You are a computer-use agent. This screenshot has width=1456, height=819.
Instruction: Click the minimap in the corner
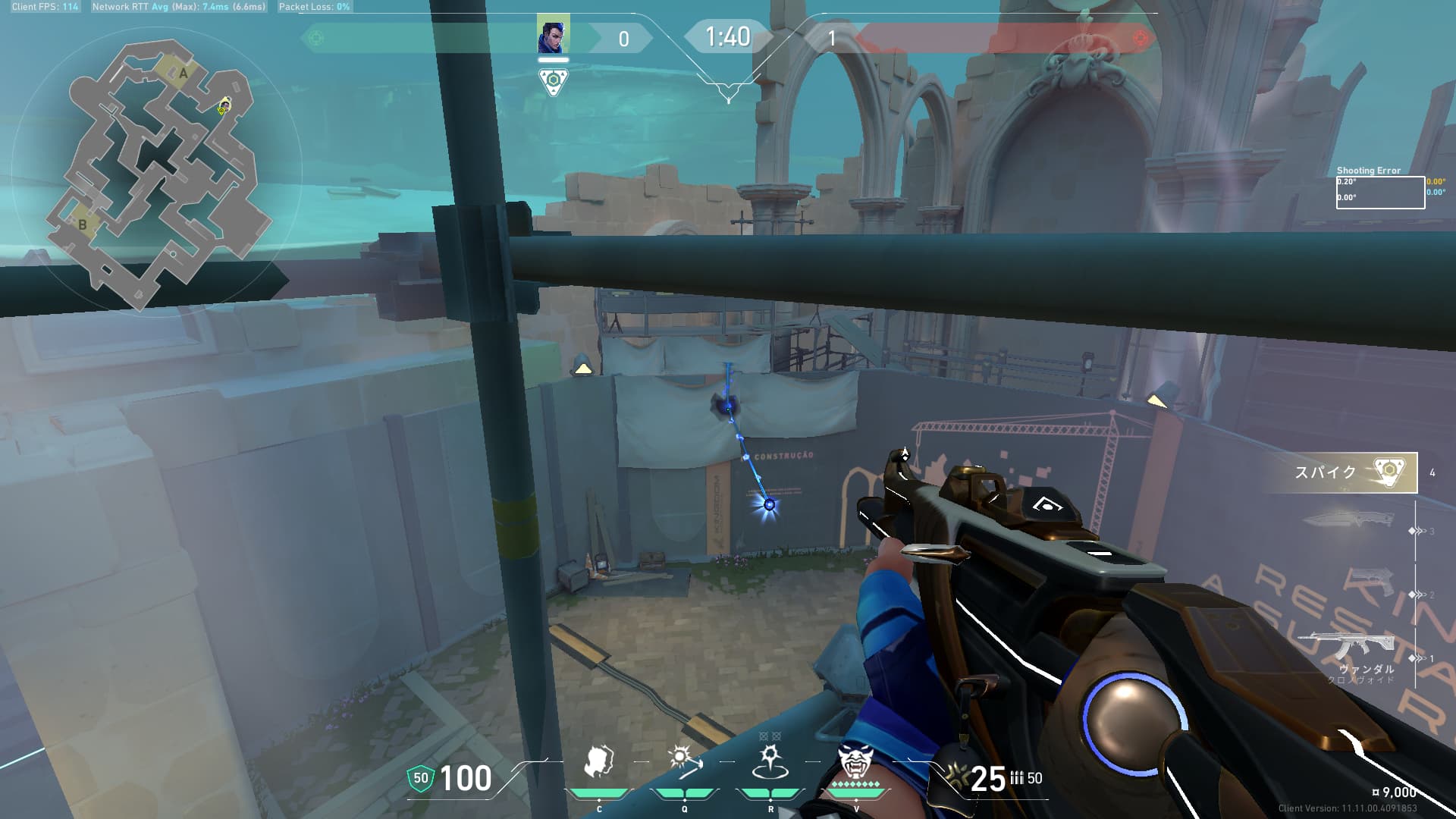(155, 174)
